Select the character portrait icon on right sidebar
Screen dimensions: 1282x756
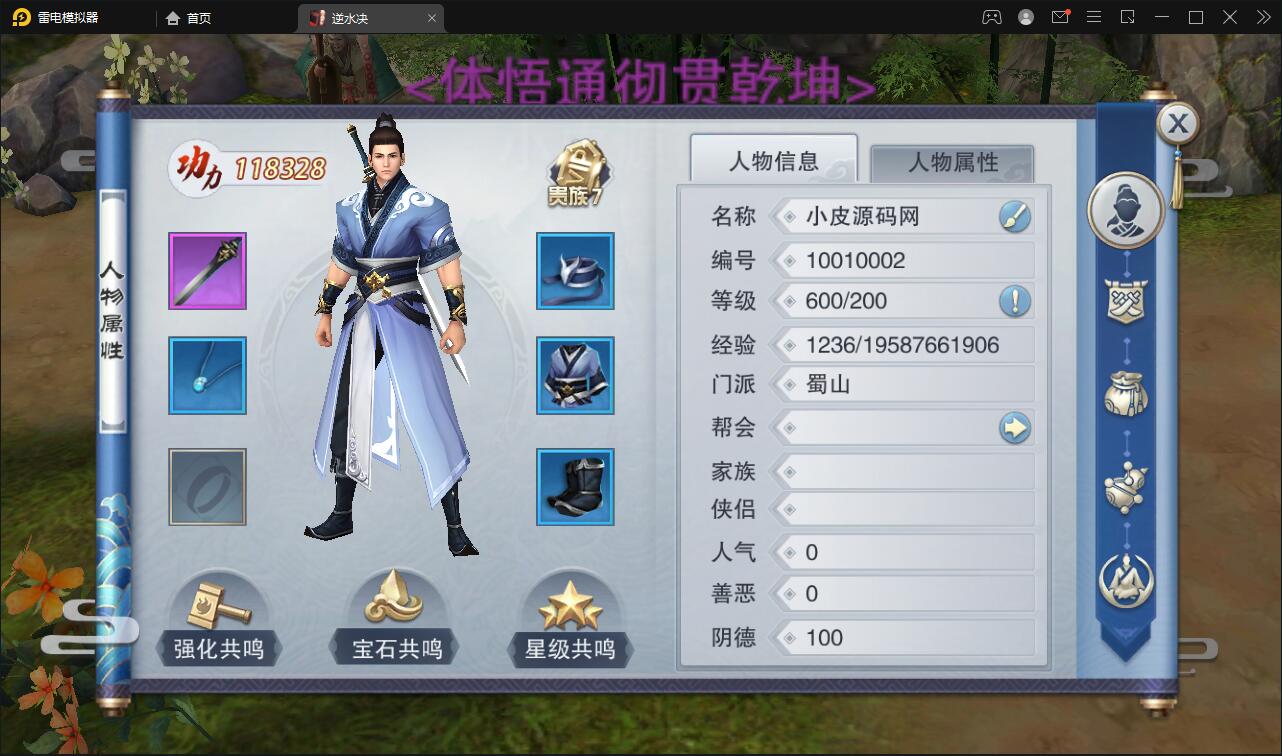(x=1128, y=210)
